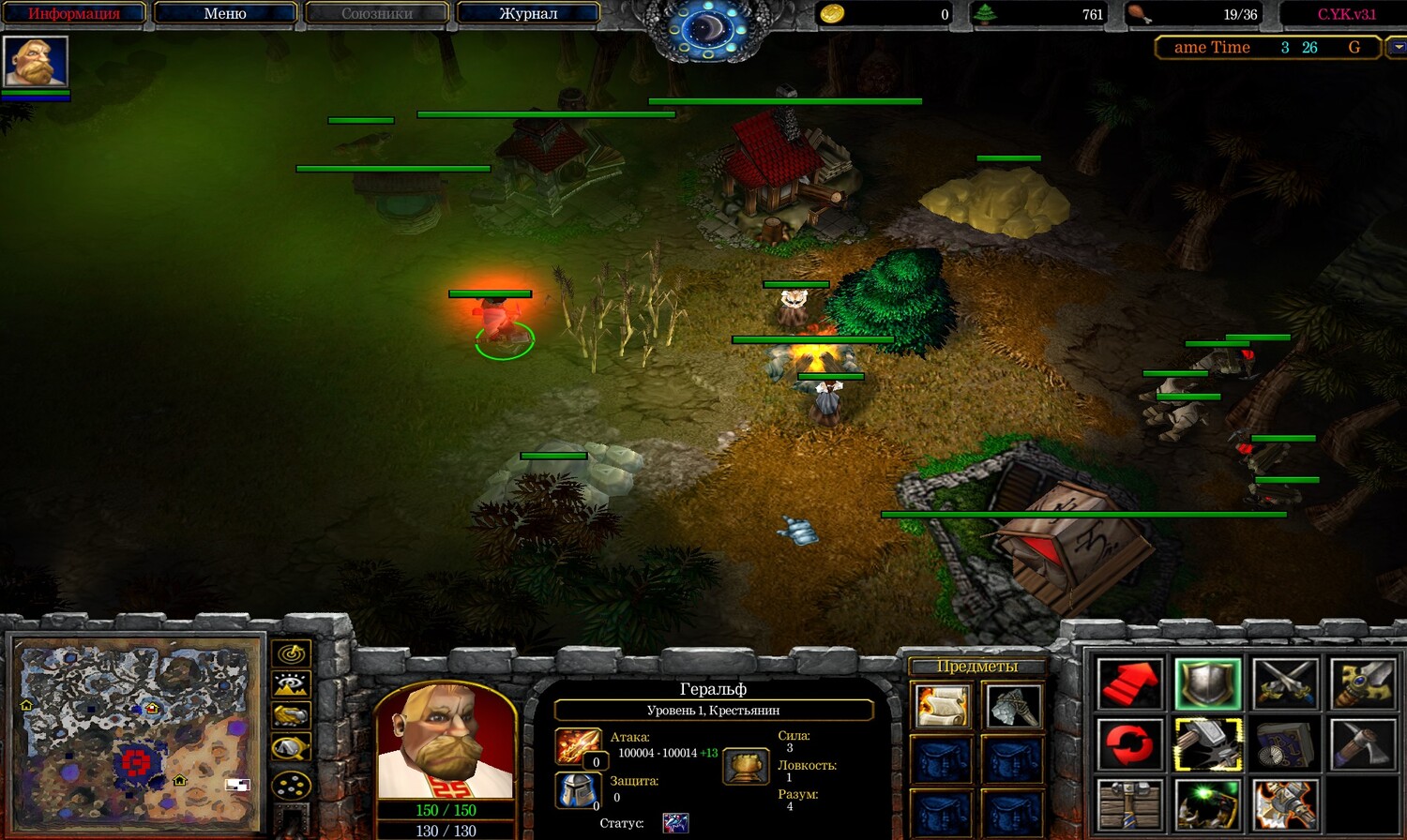Open the Информация quest panel
Image resolution: width=1407 pixels, height=840 pixels.
pos(74,14)
